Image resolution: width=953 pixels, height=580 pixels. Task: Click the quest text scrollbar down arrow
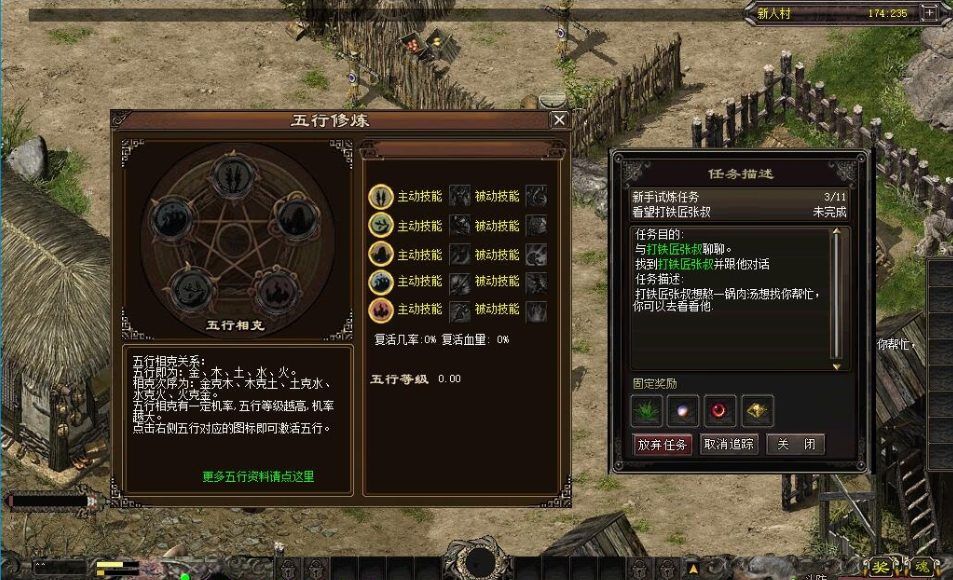[838, 366]
